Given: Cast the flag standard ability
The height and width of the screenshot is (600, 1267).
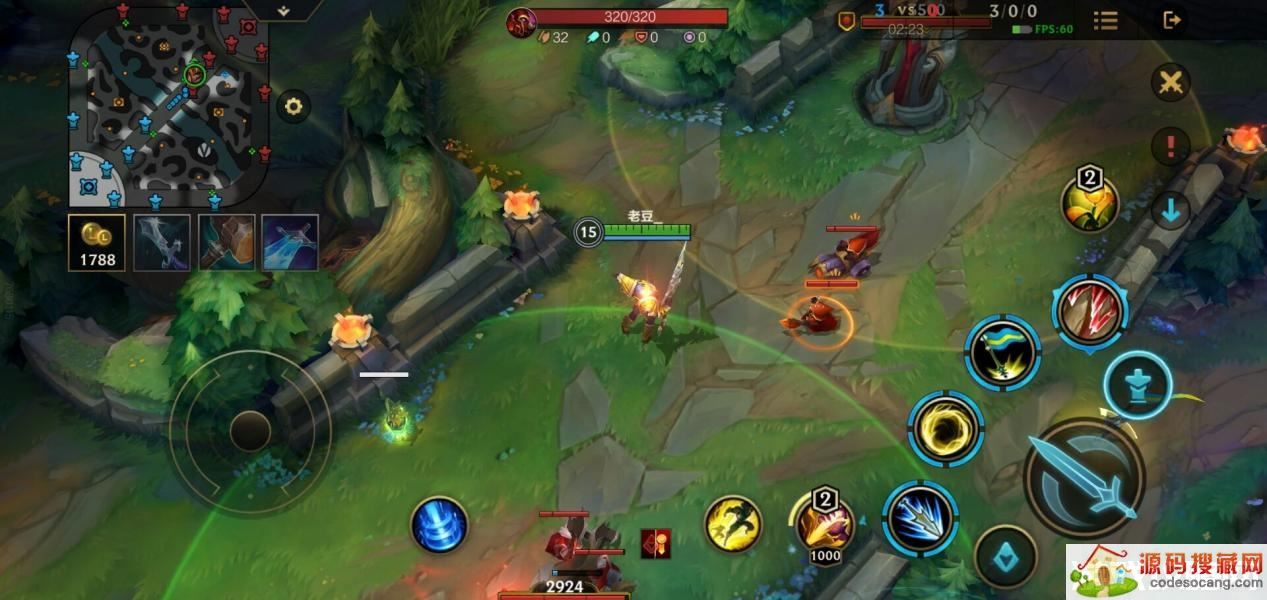Looking at the screenshot, I should (1003, 352).
